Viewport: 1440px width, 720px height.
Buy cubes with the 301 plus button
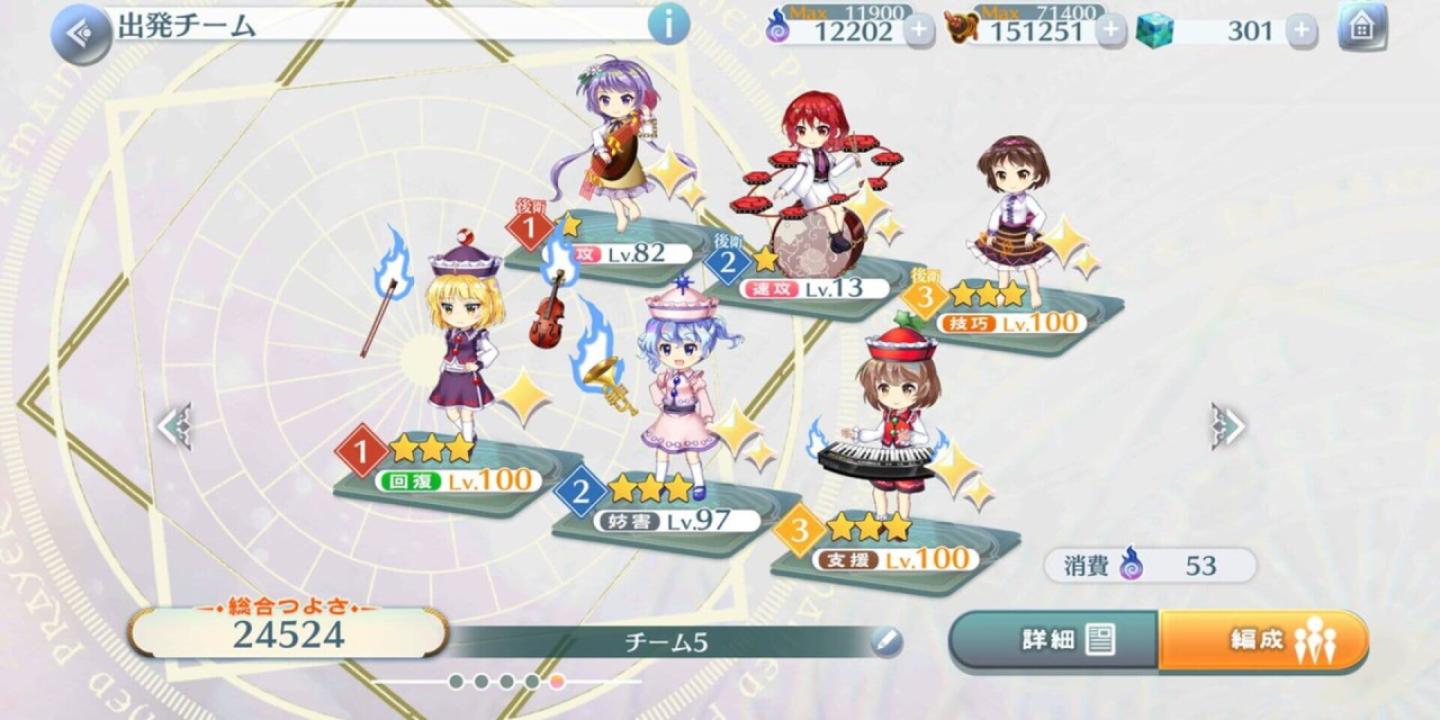point(1300,31)
